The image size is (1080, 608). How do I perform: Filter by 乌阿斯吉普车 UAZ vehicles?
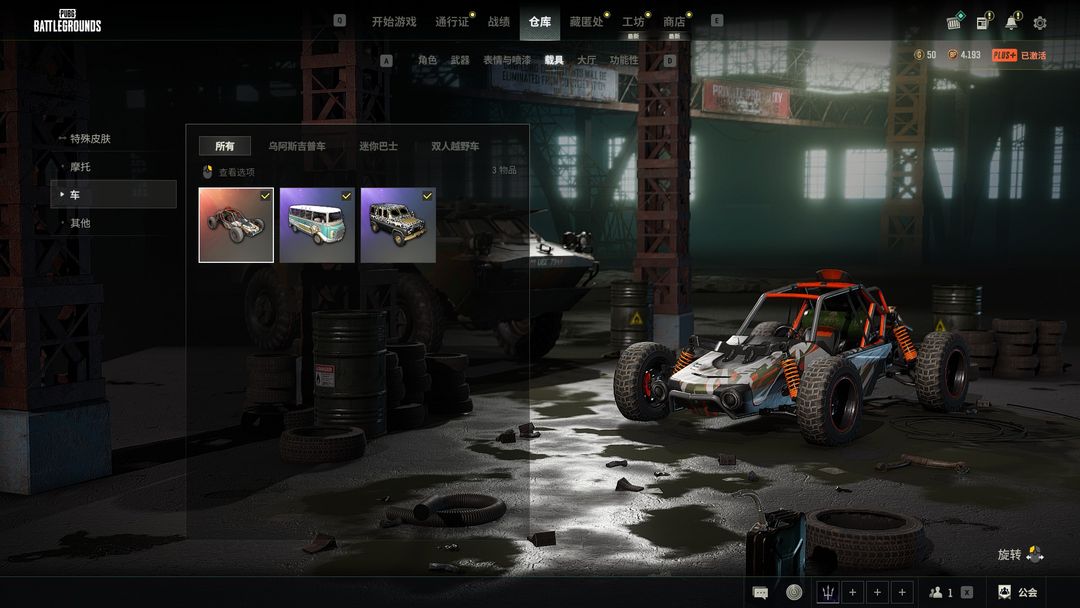(297, 146)
